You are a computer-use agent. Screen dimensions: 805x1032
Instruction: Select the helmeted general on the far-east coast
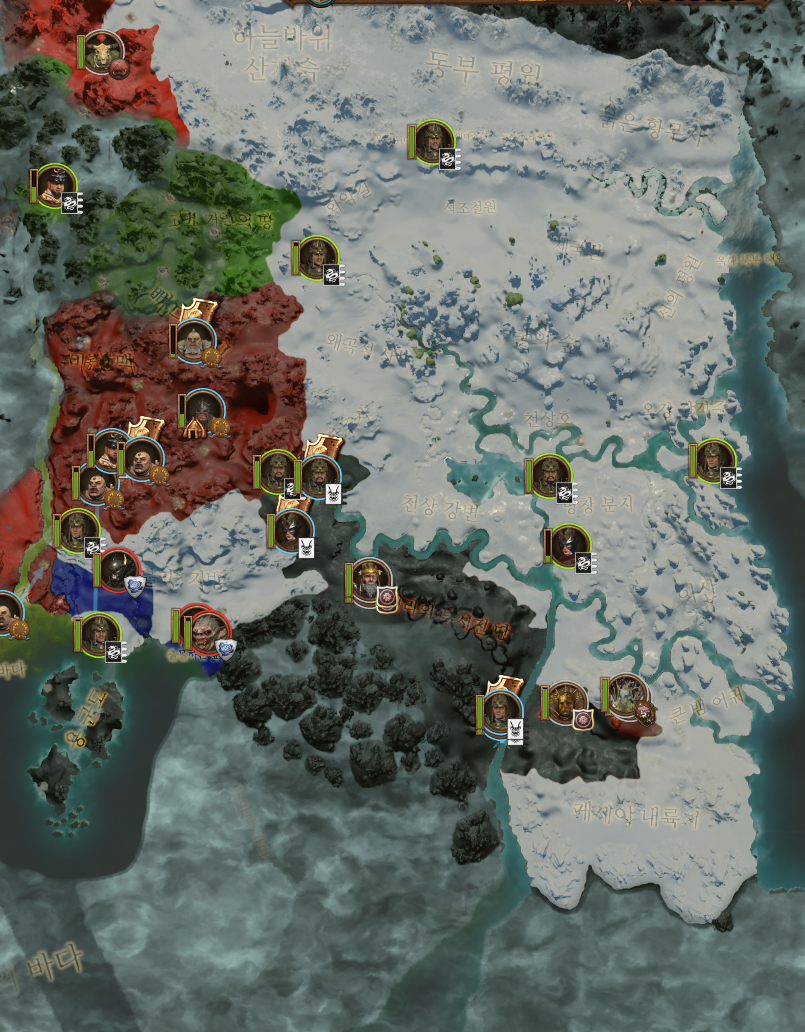pyautogui.click(x=715, y=461)
